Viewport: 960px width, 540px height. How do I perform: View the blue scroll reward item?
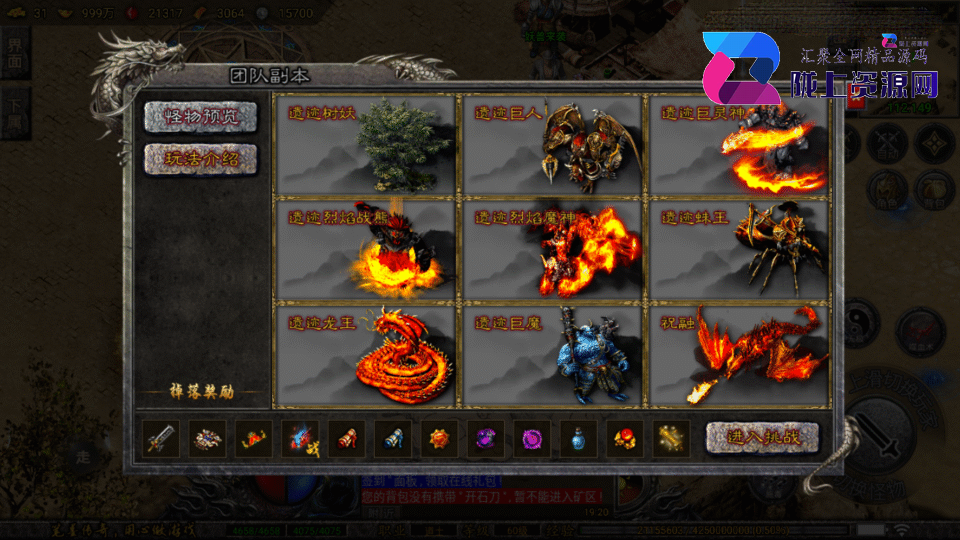click(x=392, y=439)
